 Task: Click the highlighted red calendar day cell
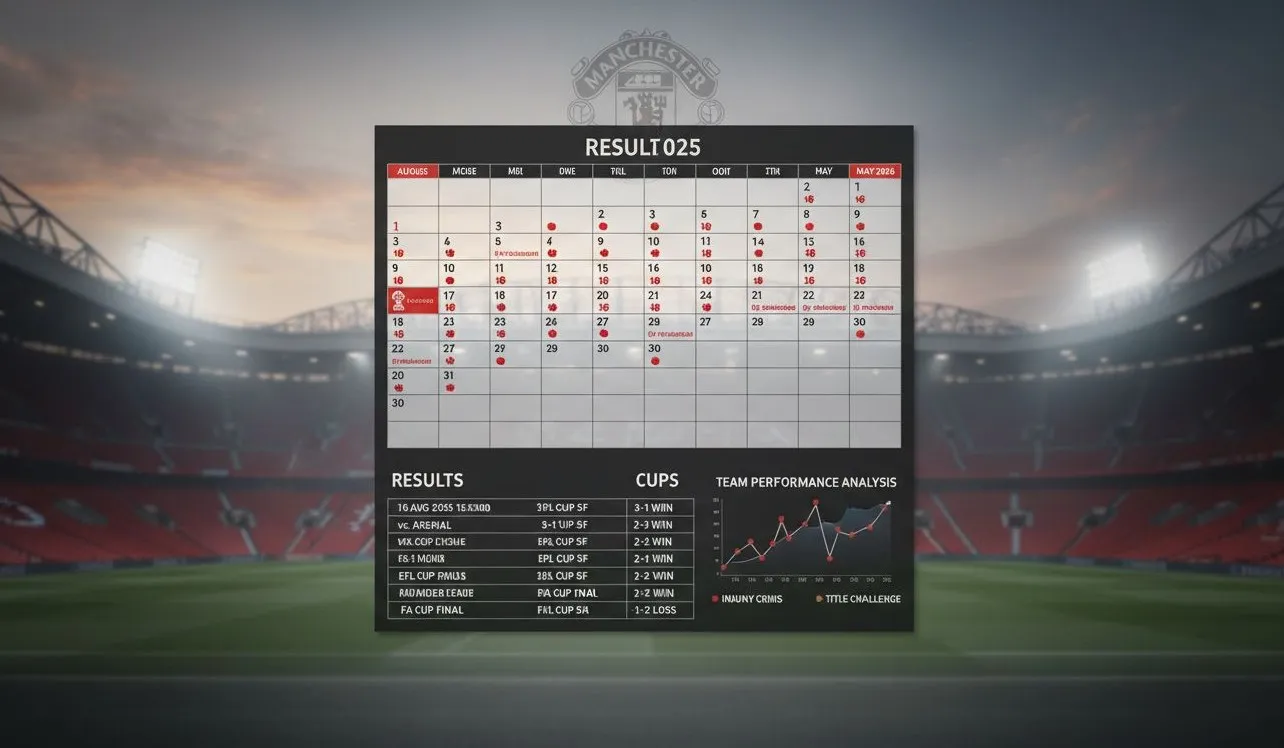point(412,300)
